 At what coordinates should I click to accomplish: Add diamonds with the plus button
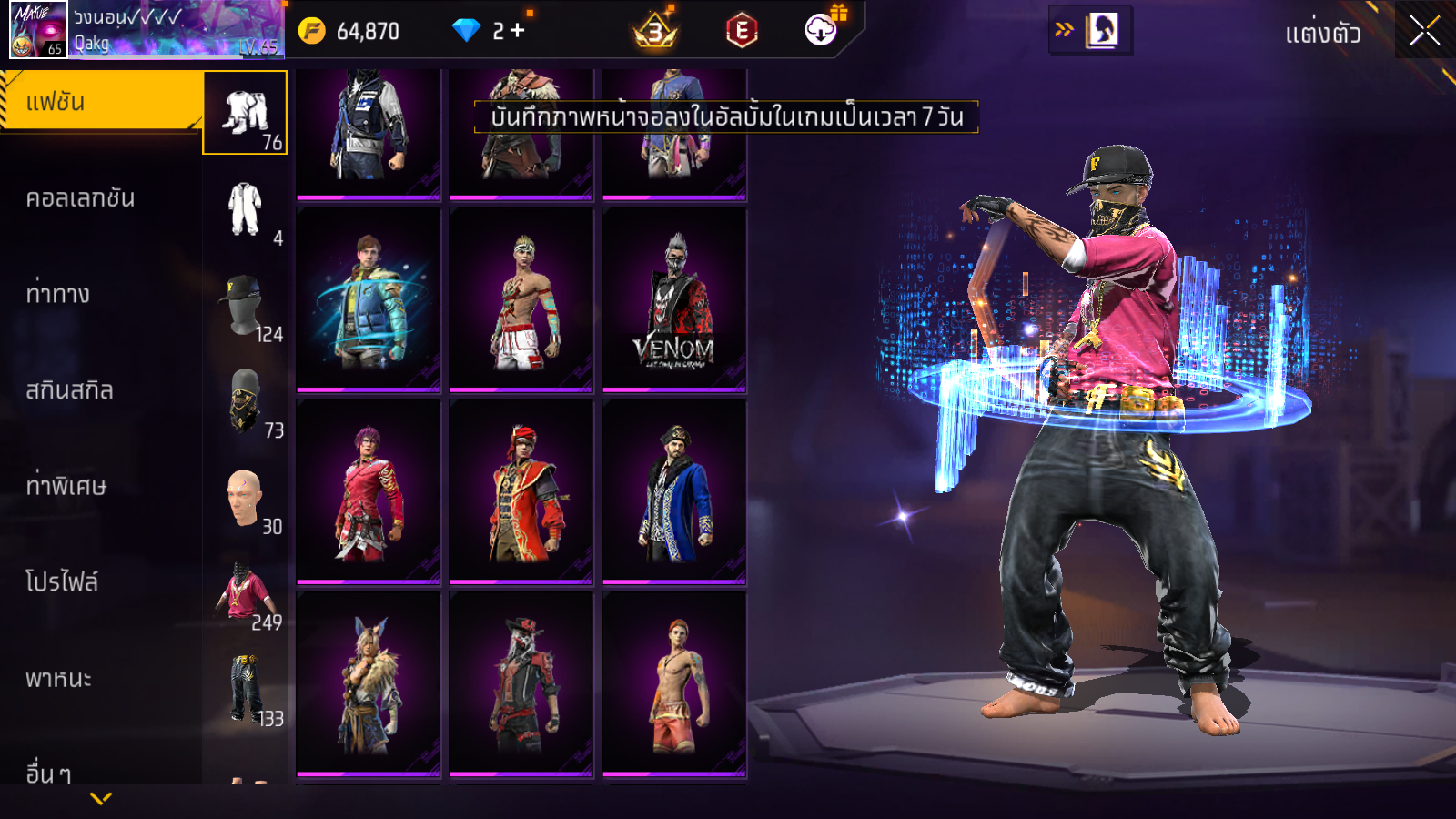(518, 31)
